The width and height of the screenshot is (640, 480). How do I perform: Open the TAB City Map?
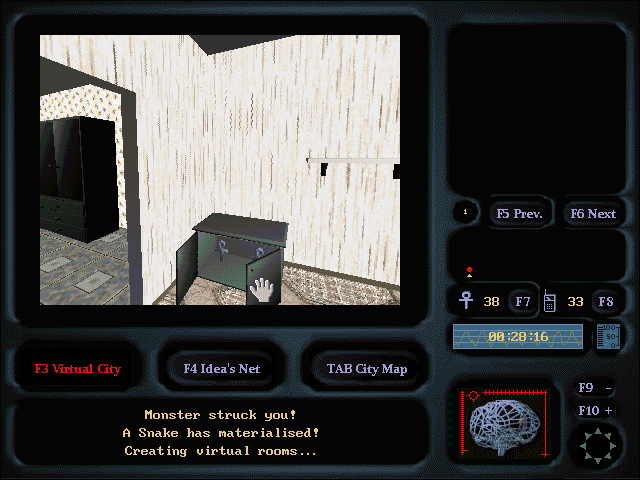click(366, 368)
